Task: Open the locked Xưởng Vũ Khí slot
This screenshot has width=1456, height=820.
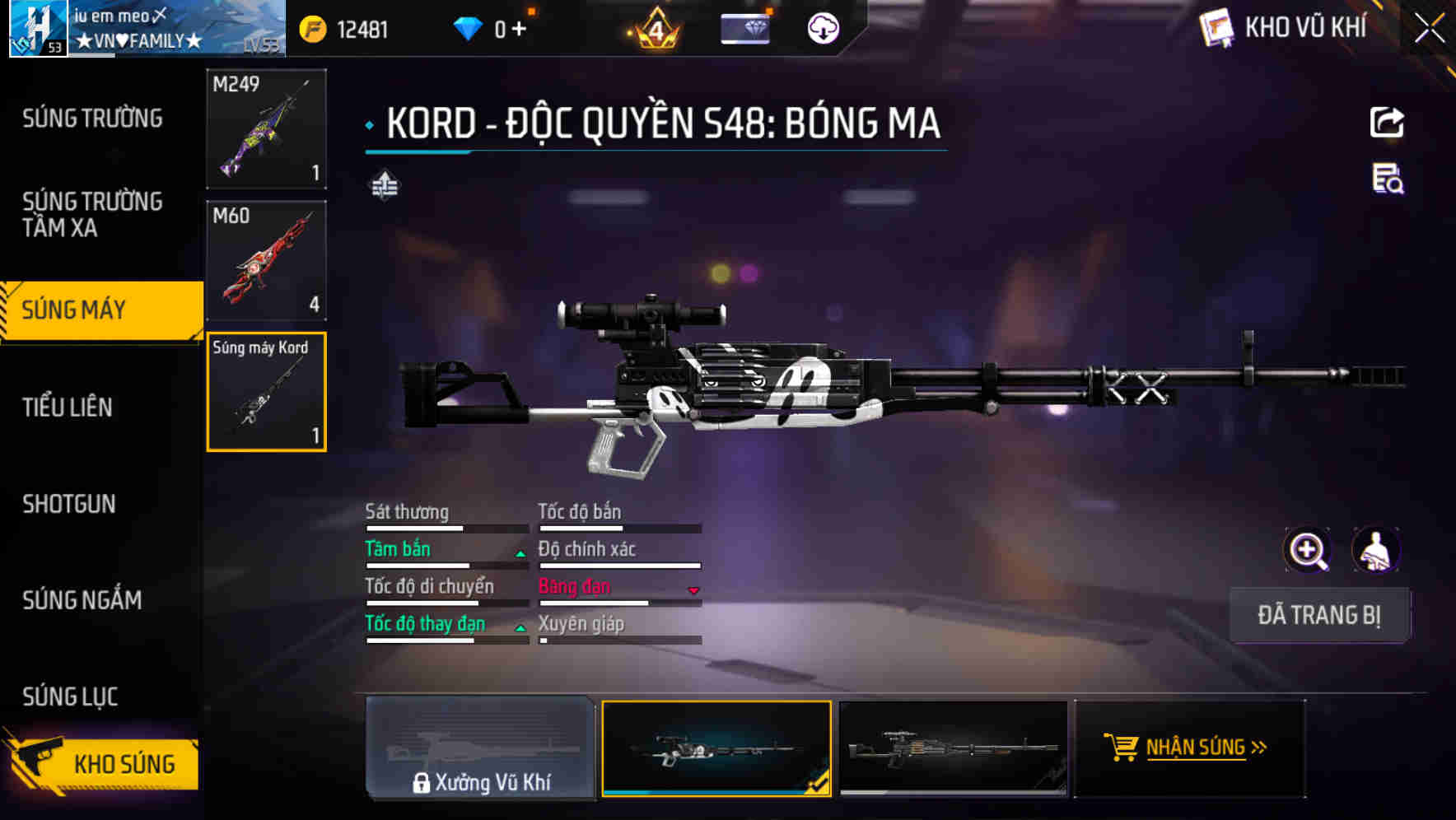Action: pyautogui.click(x=480, y=748)
